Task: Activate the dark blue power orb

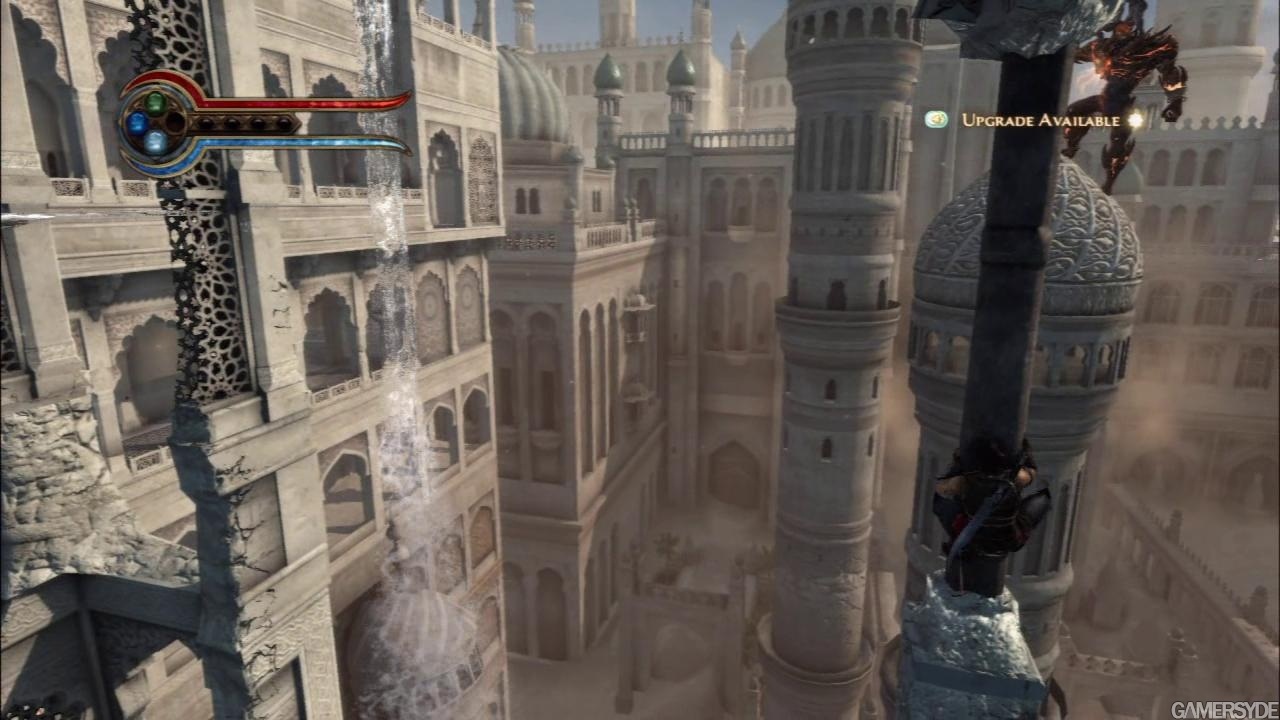Action: pyautogui.click(x=137, y=123)
